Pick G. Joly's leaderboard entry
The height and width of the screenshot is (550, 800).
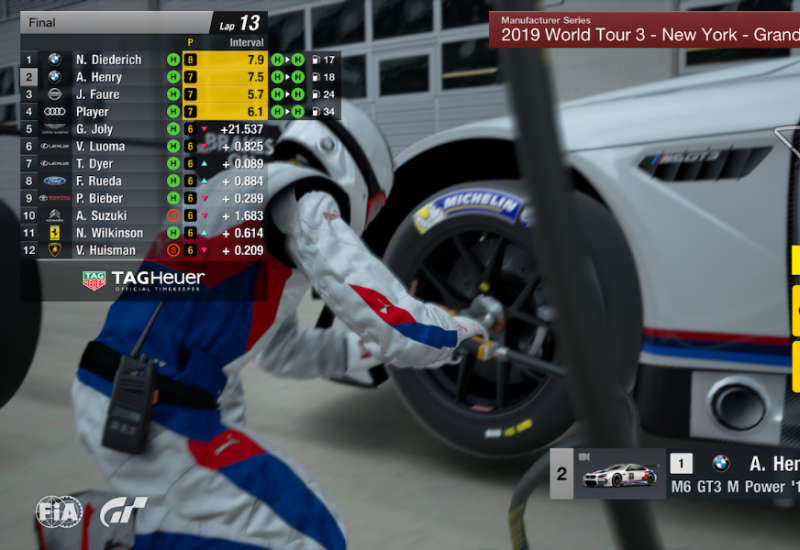94,129
